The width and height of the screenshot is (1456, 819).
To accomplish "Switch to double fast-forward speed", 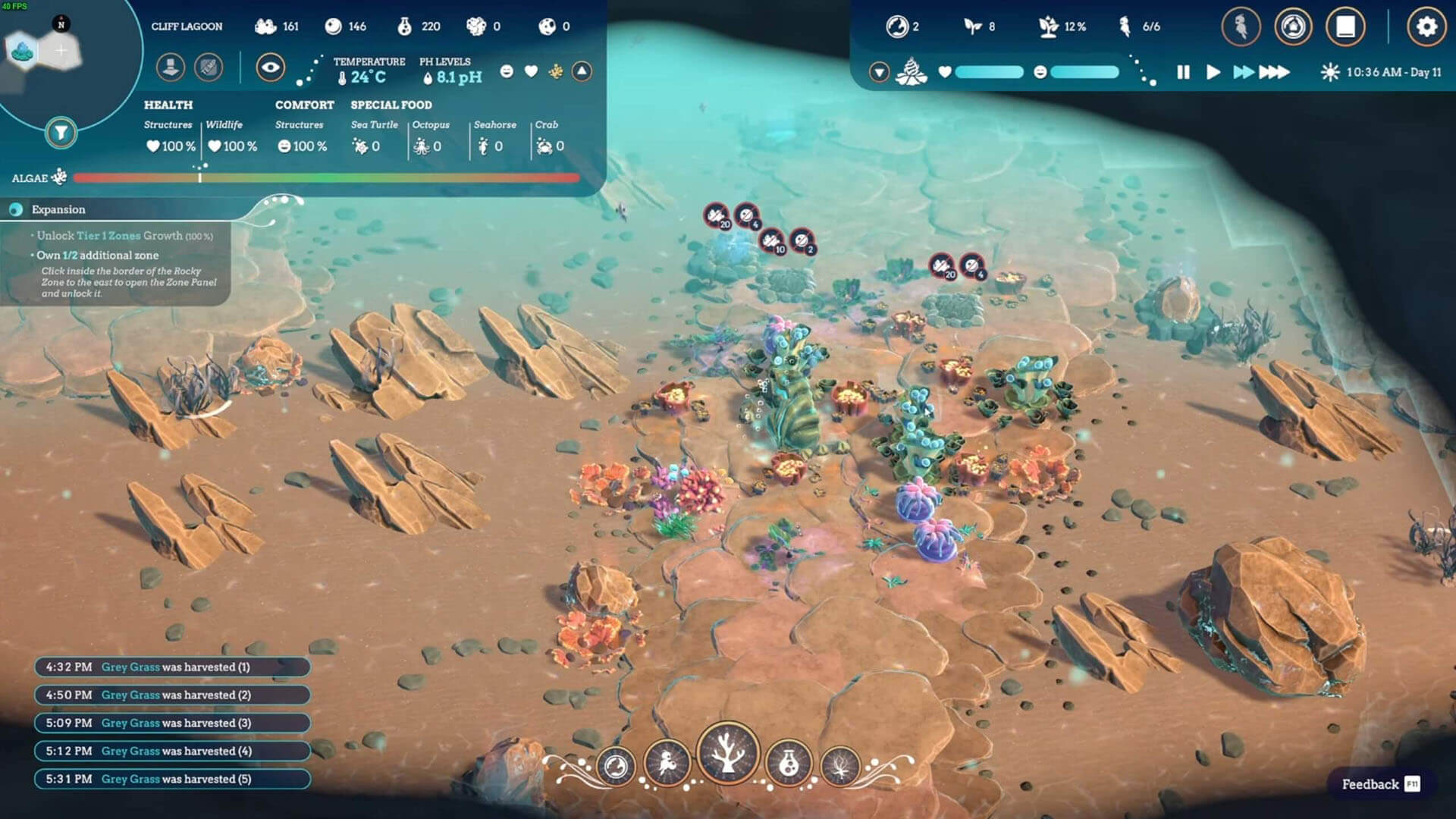I will 1244,72.
